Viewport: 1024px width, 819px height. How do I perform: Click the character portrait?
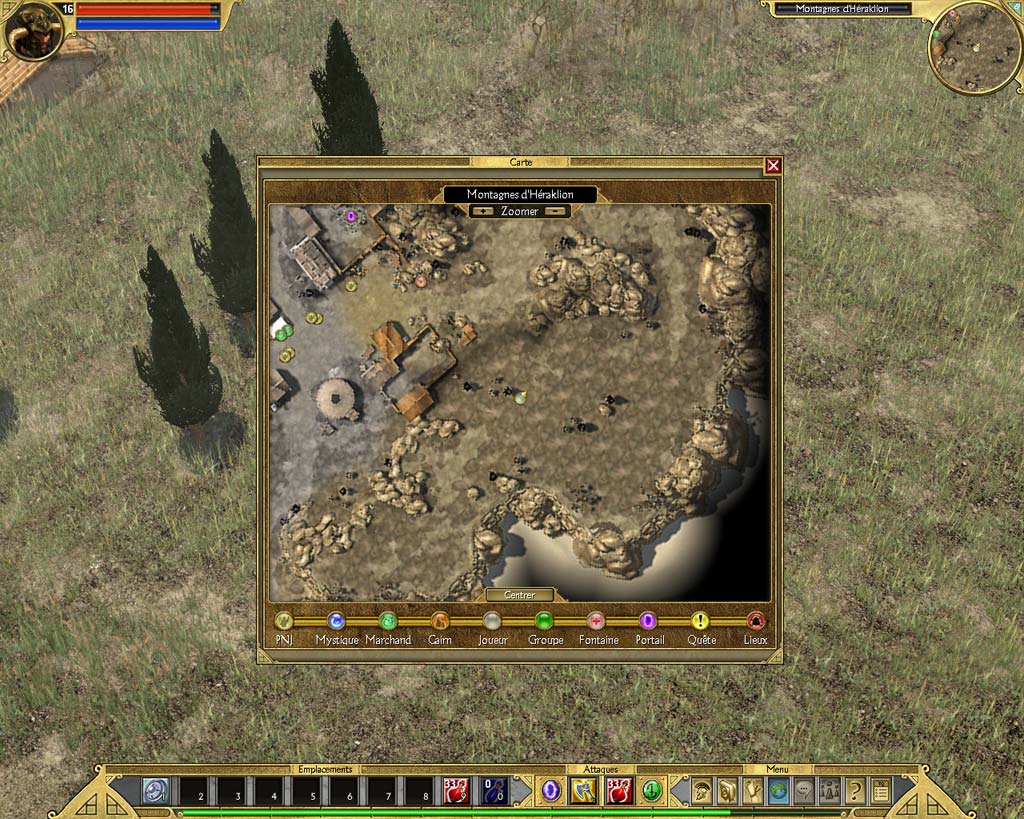pyautogui.click(x=34, y=31)
